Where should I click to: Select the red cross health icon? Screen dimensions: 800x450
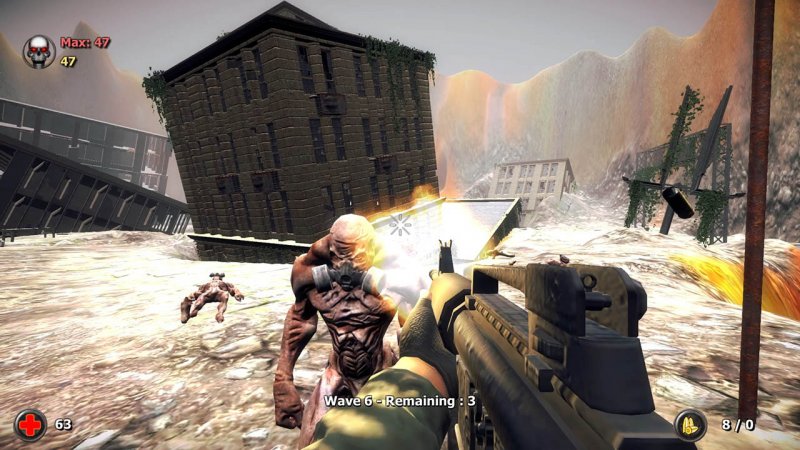(x=30, y=424)
